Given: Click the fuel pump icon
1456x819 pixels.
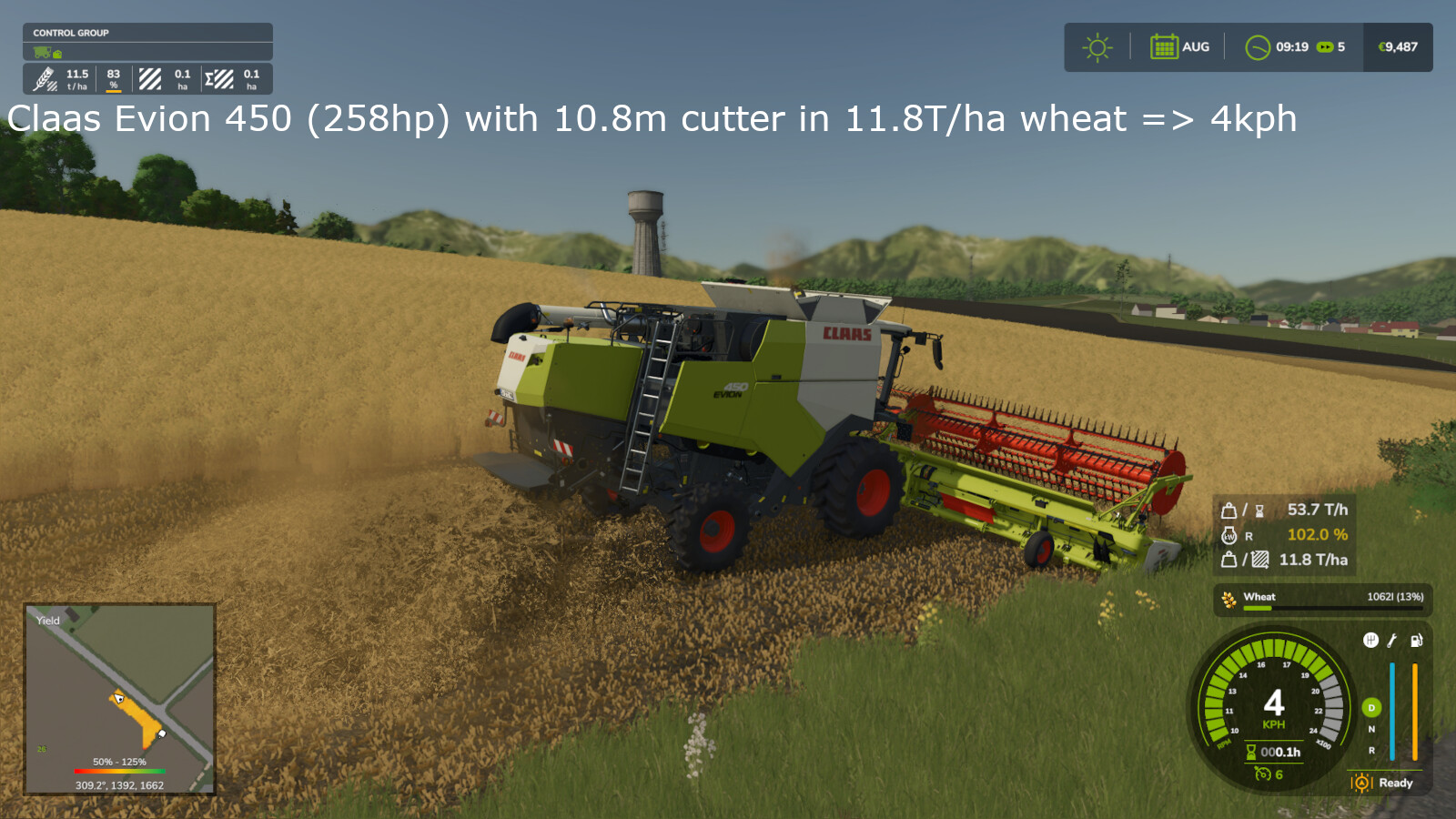Looking at the screenshot, I should coord(1416,641).
